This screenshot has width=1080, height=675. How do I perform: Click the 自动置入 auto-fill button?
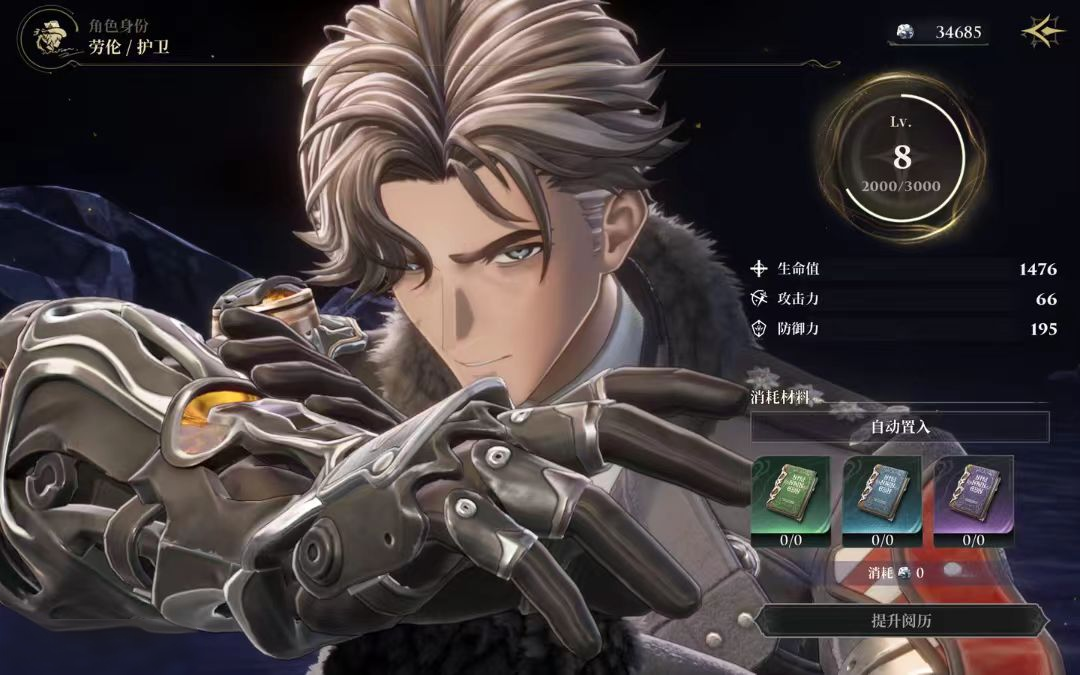click(900, 427)
